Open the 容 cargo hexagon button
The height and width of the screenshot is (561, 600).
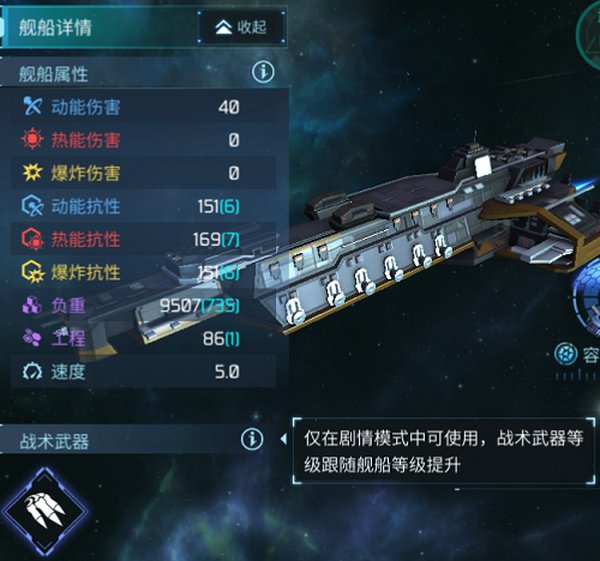[569, 353]
